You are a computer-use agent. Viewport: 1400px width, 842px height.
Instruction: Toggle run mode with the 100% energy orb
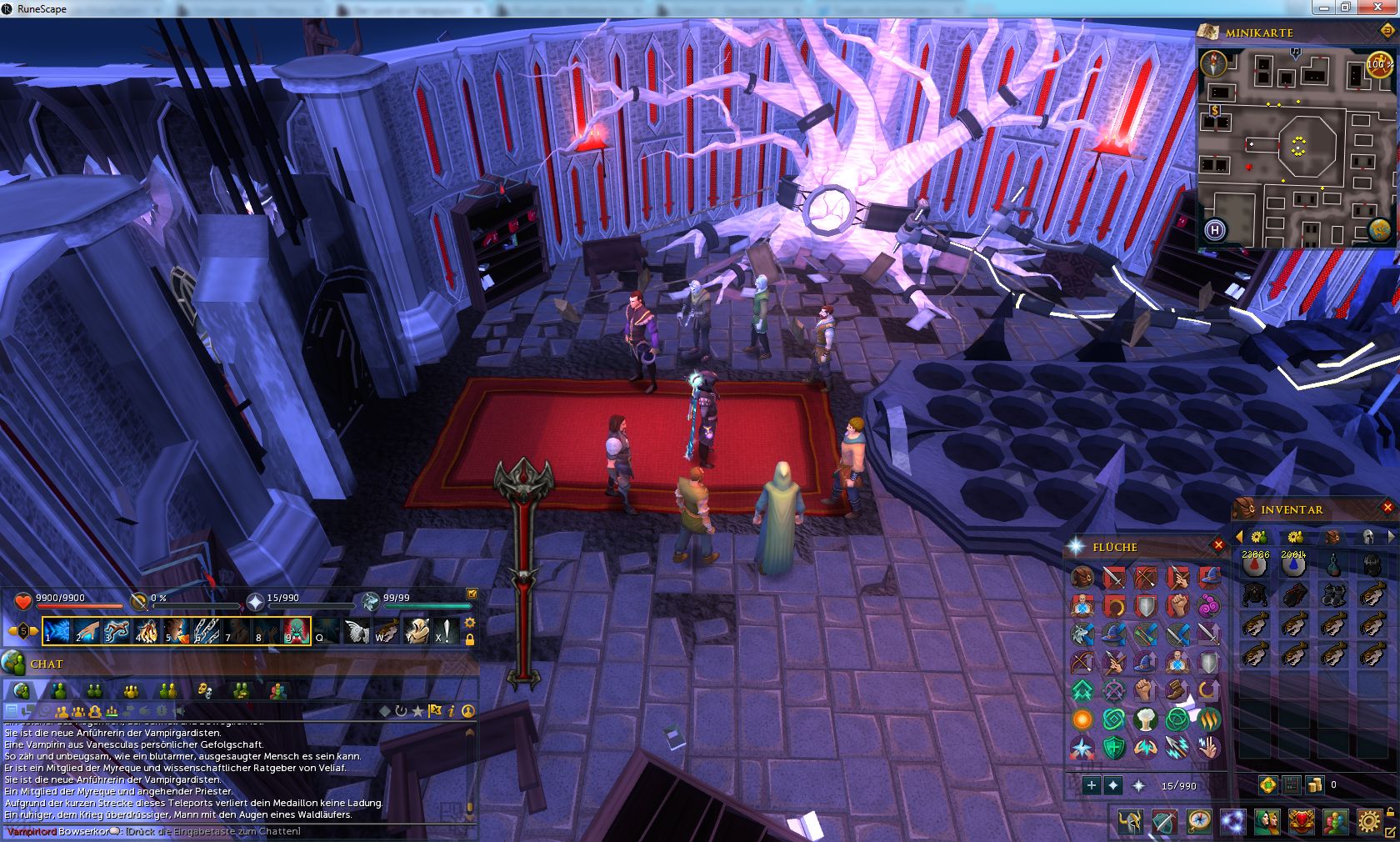tap(1378, 65)
